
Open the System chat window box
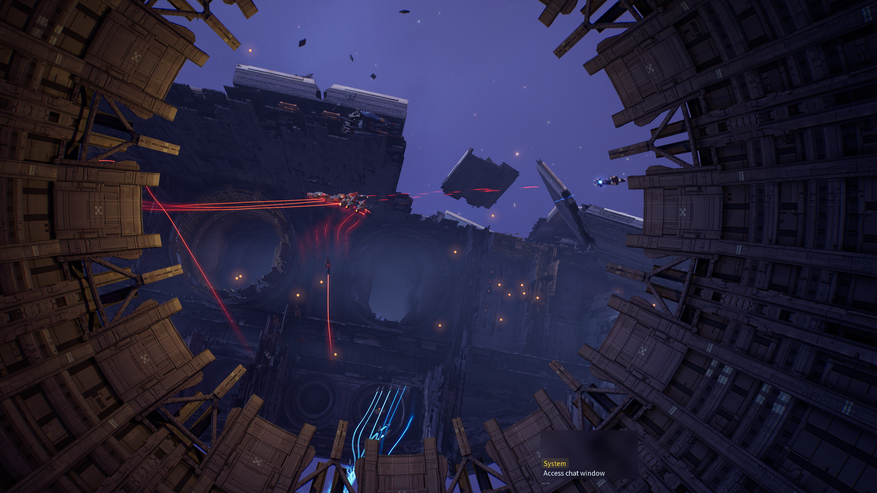pos(574,468)
